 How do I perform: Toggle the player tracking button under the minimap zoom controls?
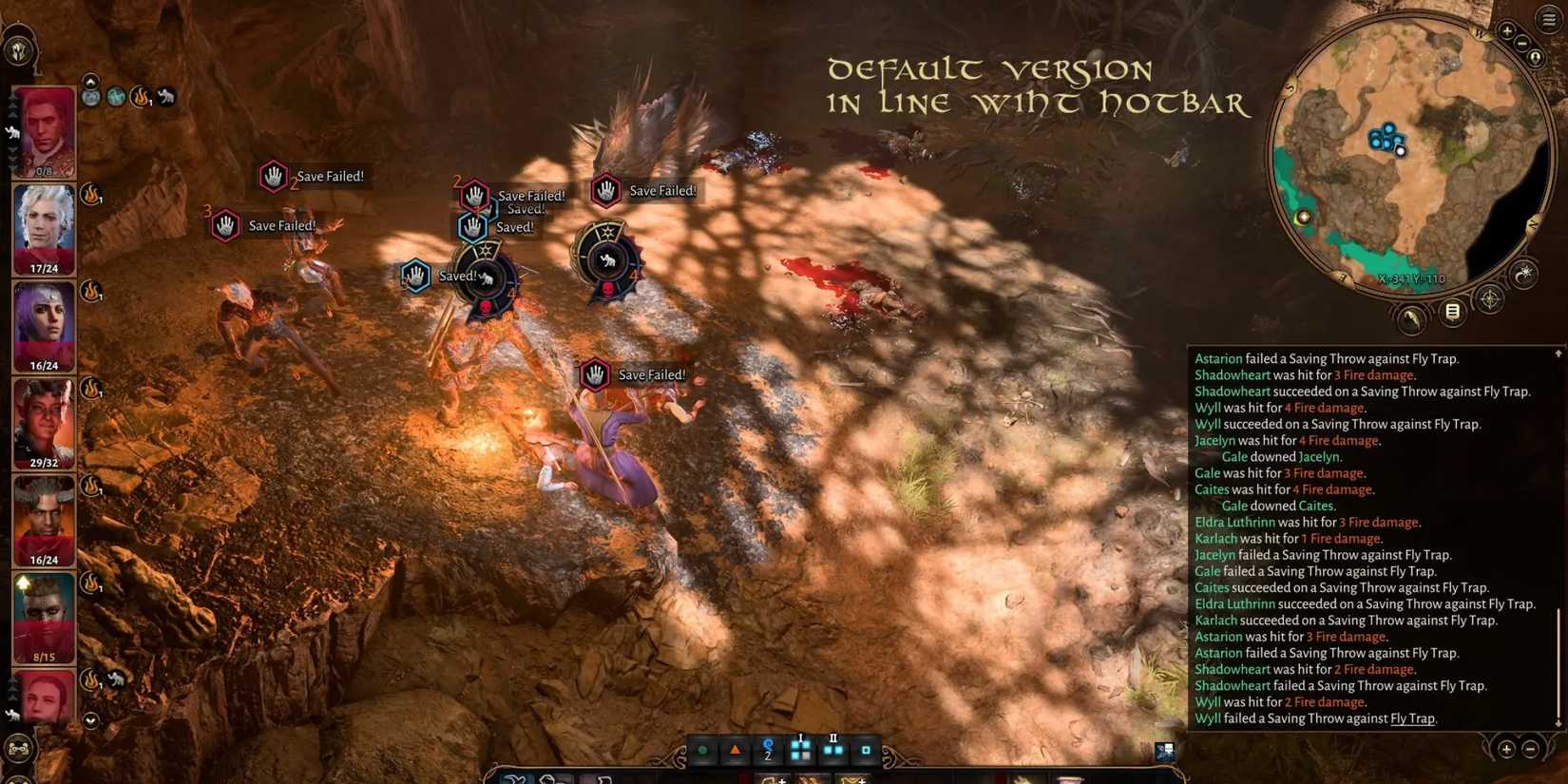click(1536, 57)
